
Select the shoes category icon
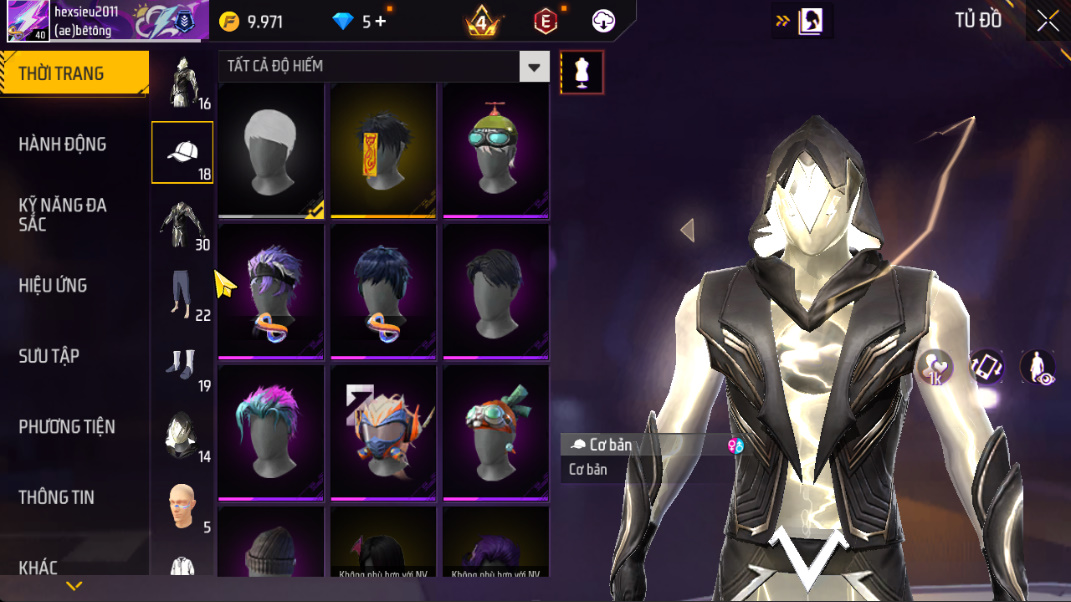(182, 366)
